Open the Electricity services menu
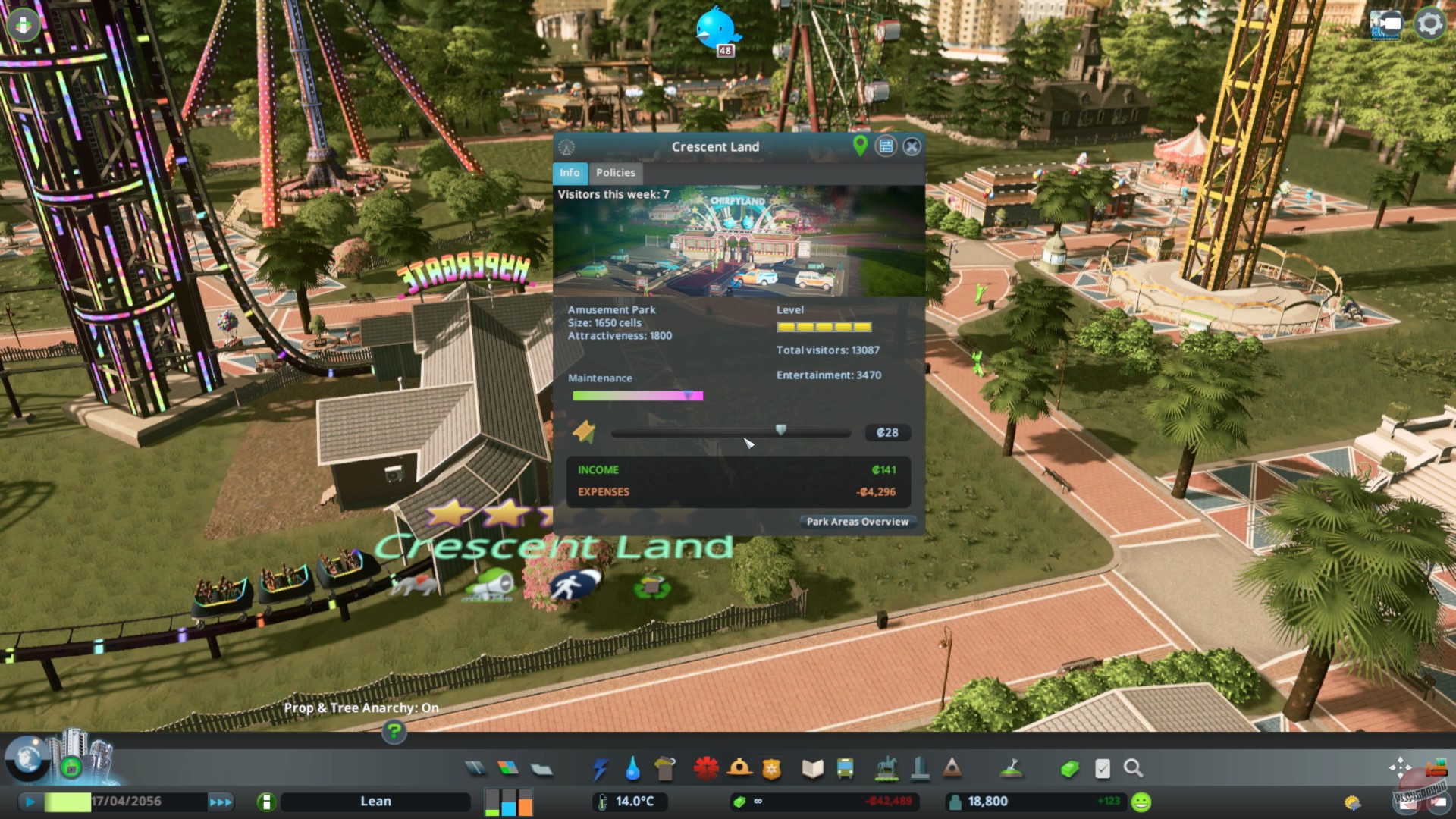 pyautogui.click(x=601, y=769)
